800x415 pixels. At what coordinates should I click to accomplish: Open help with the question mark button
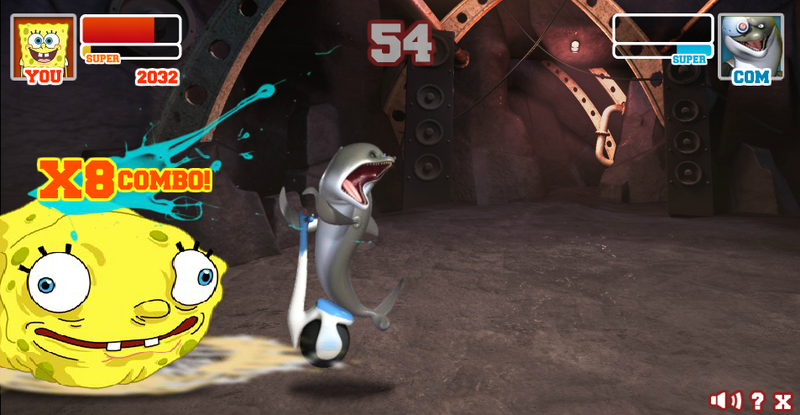[757, 400]
